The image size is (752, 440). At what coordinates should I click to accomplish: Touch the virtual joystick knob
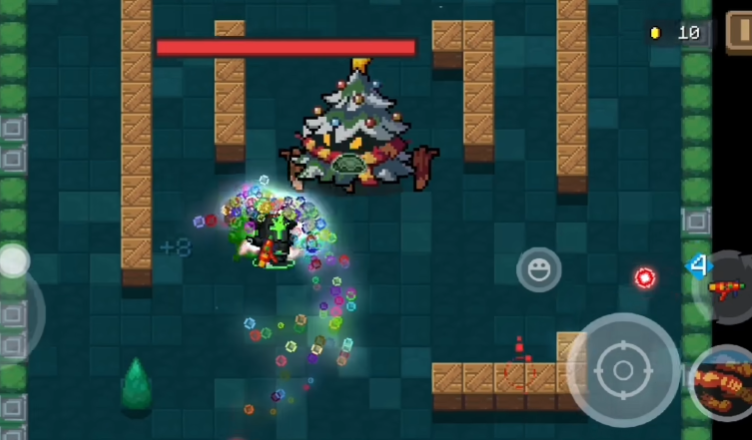pos(14,262)
